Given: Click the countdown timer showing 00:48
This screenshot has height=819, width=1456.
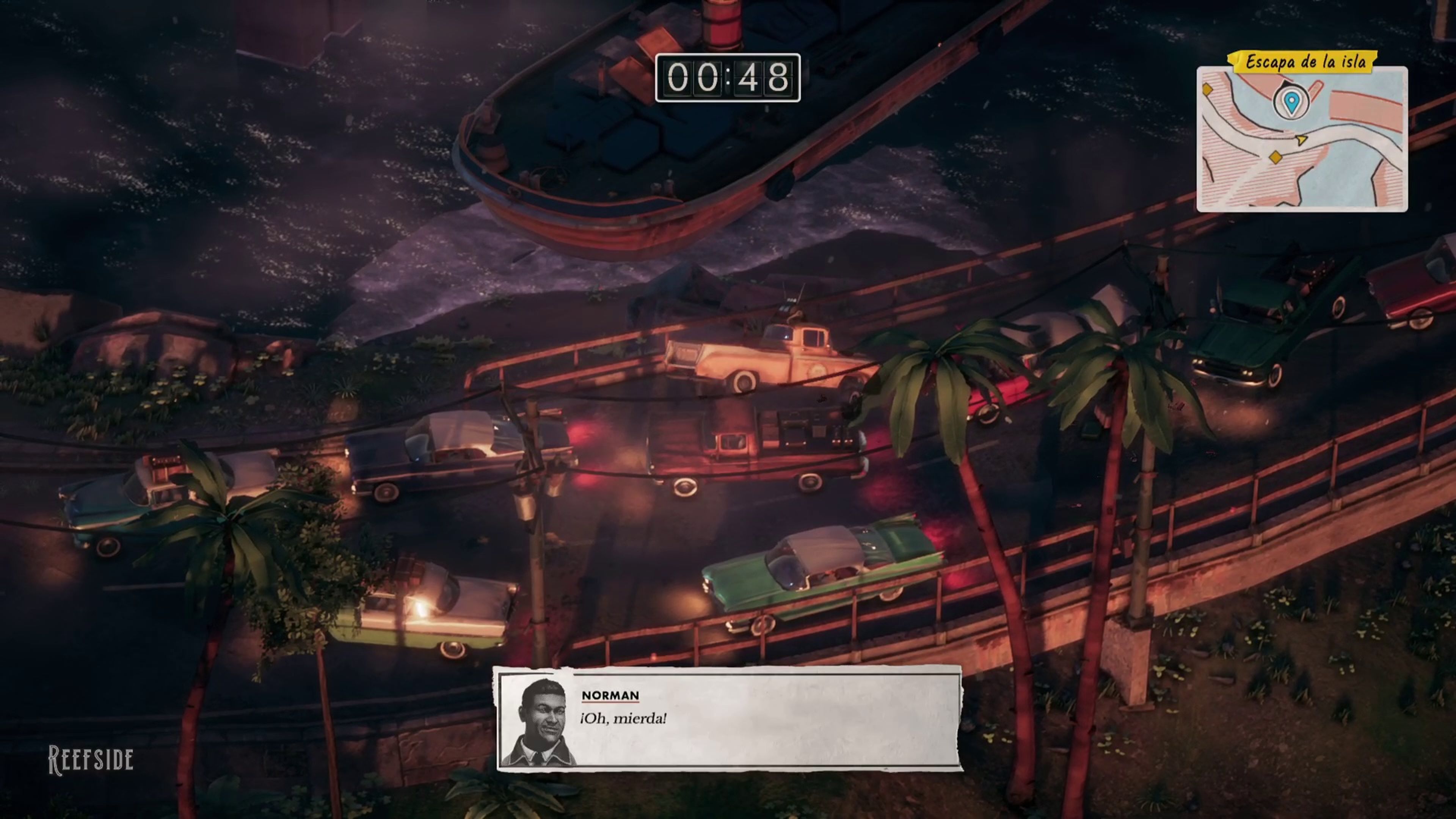Looking at the screenshot, I should point(728,77).
